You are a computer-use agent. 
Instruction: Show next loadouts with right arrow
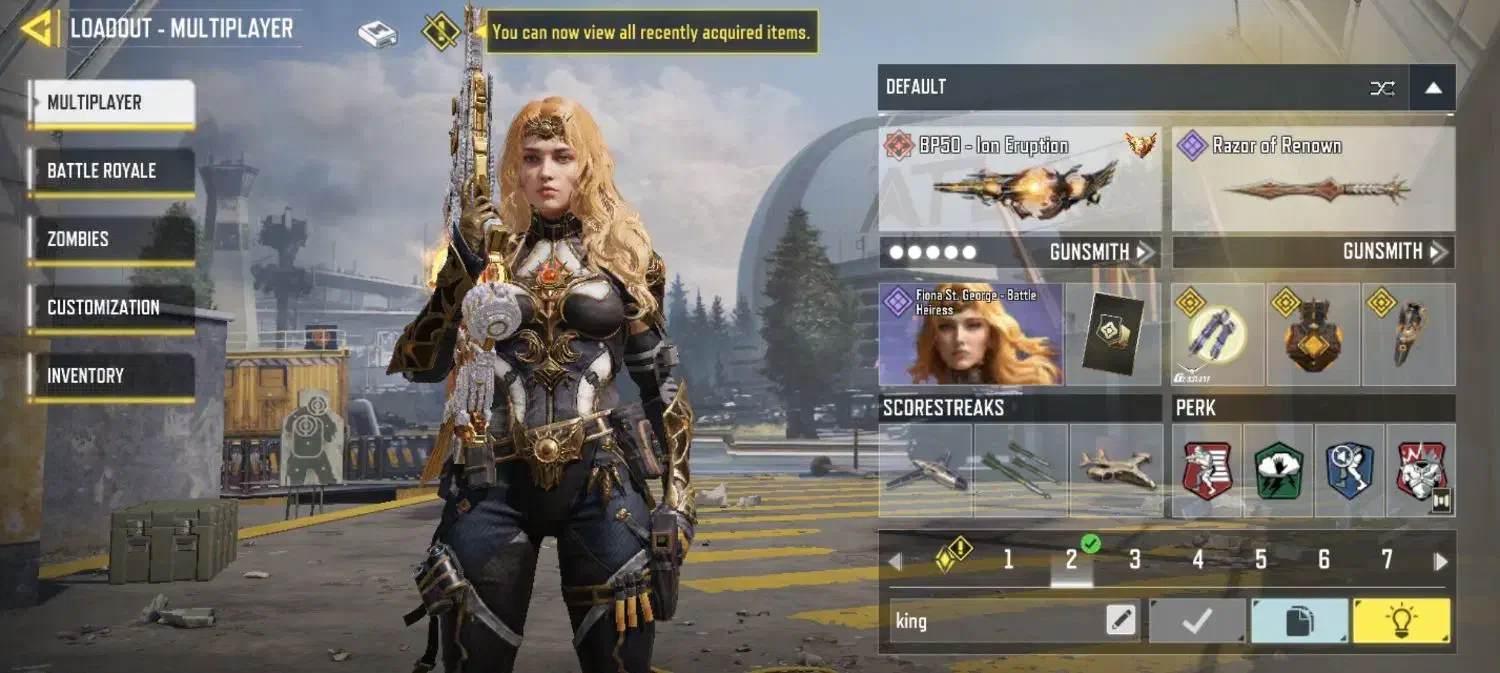pos(1440,561)
